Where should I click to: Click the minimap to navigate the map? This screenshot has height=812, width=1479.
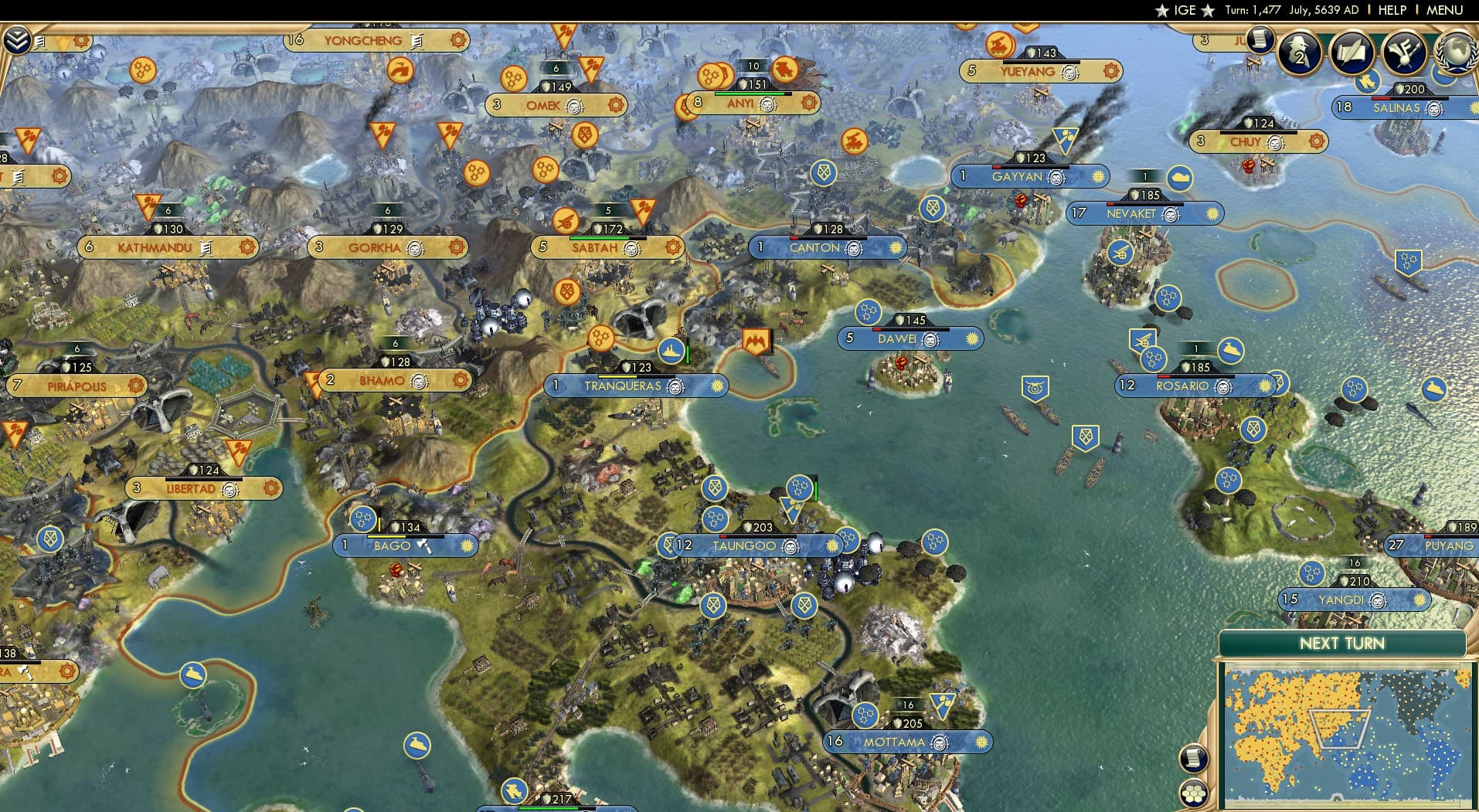[x=1345, y=734]
